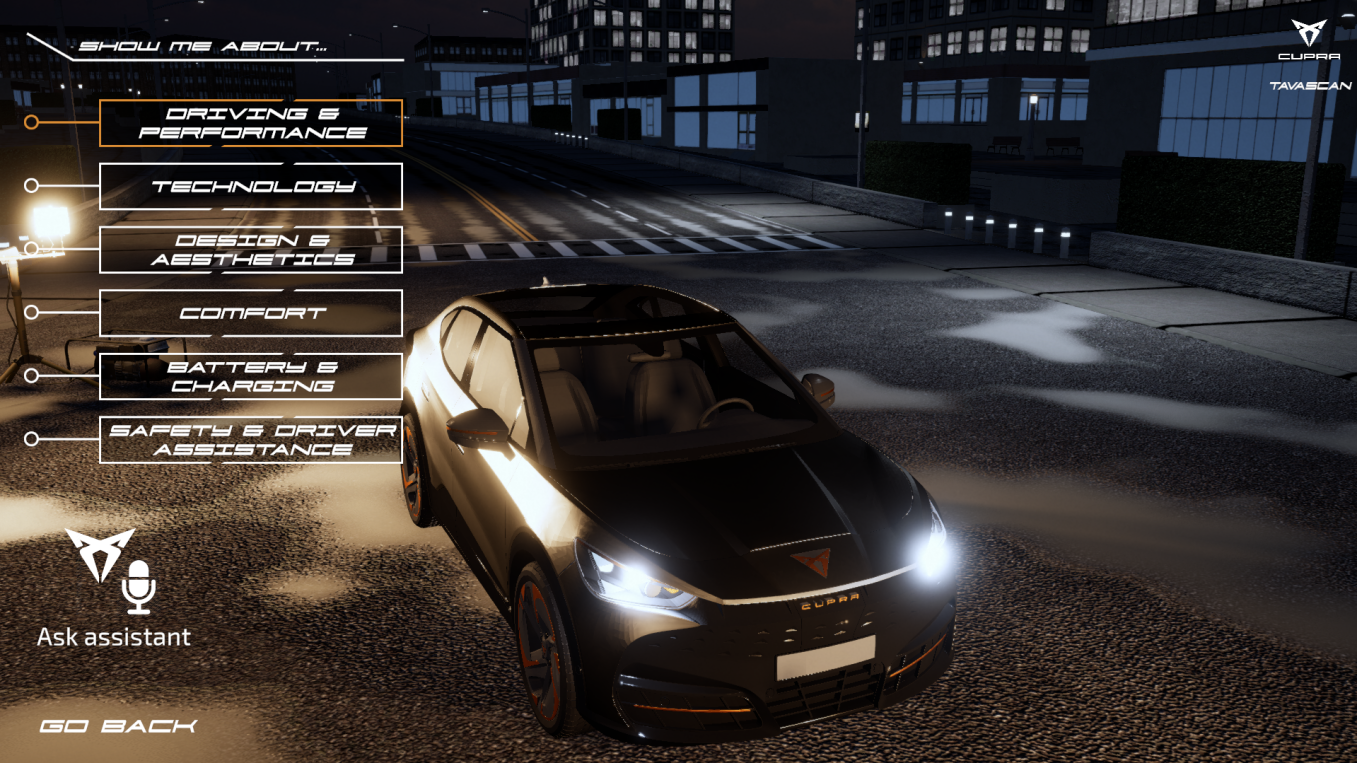
Task: Open Battery & Charging details
Action: coord(251,376)
